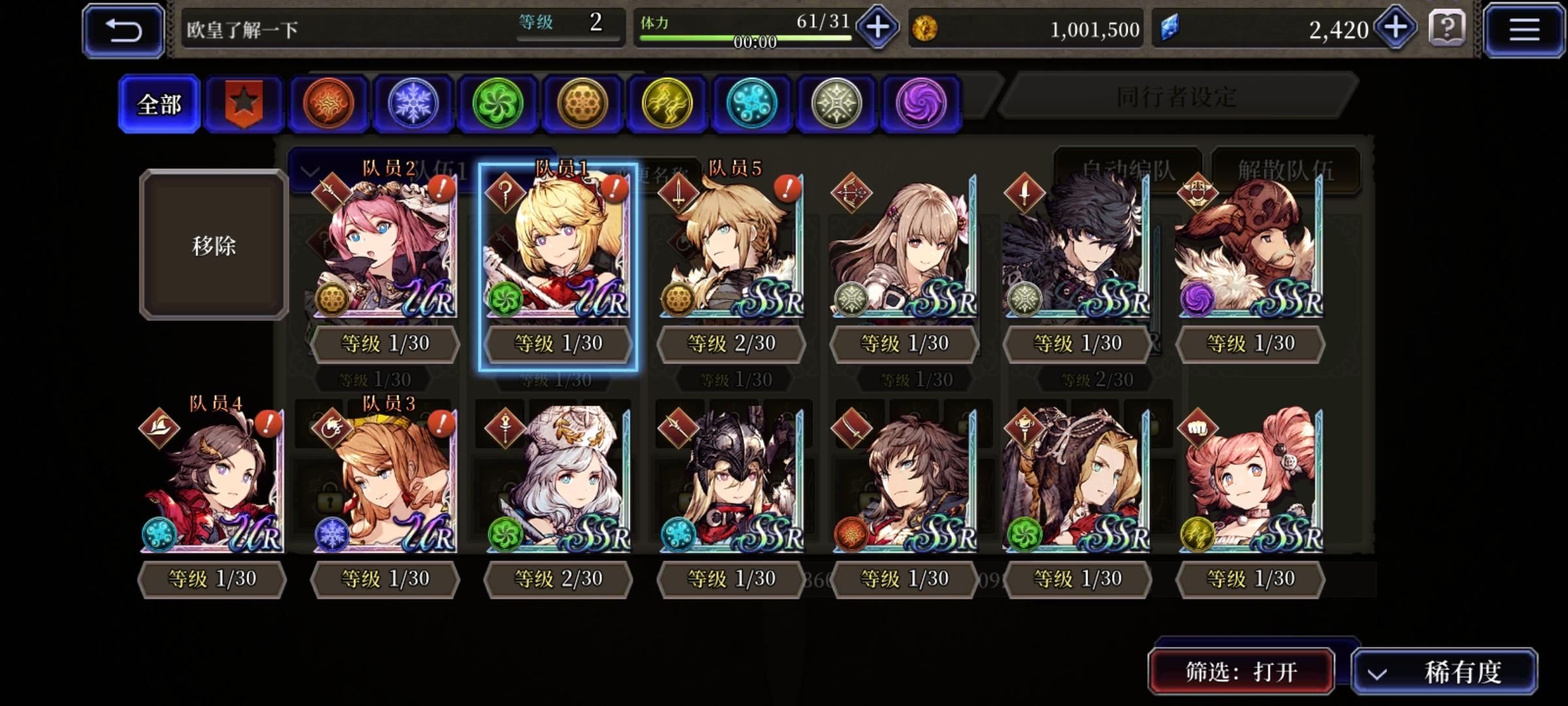
Task: Select the light element filter toggle
Action: [836, 103]
